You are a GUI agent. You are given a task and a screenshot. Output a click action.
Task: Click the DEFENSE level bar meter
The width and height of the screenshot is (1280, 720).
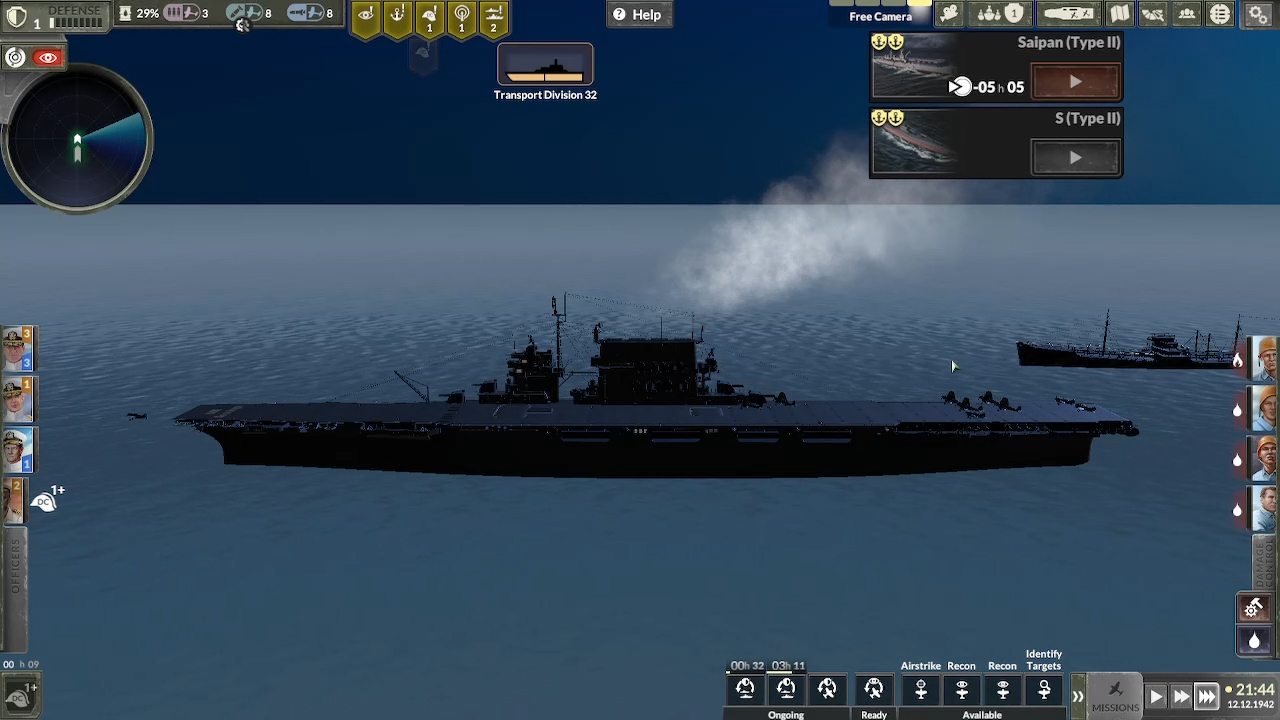tap(75, 20)
